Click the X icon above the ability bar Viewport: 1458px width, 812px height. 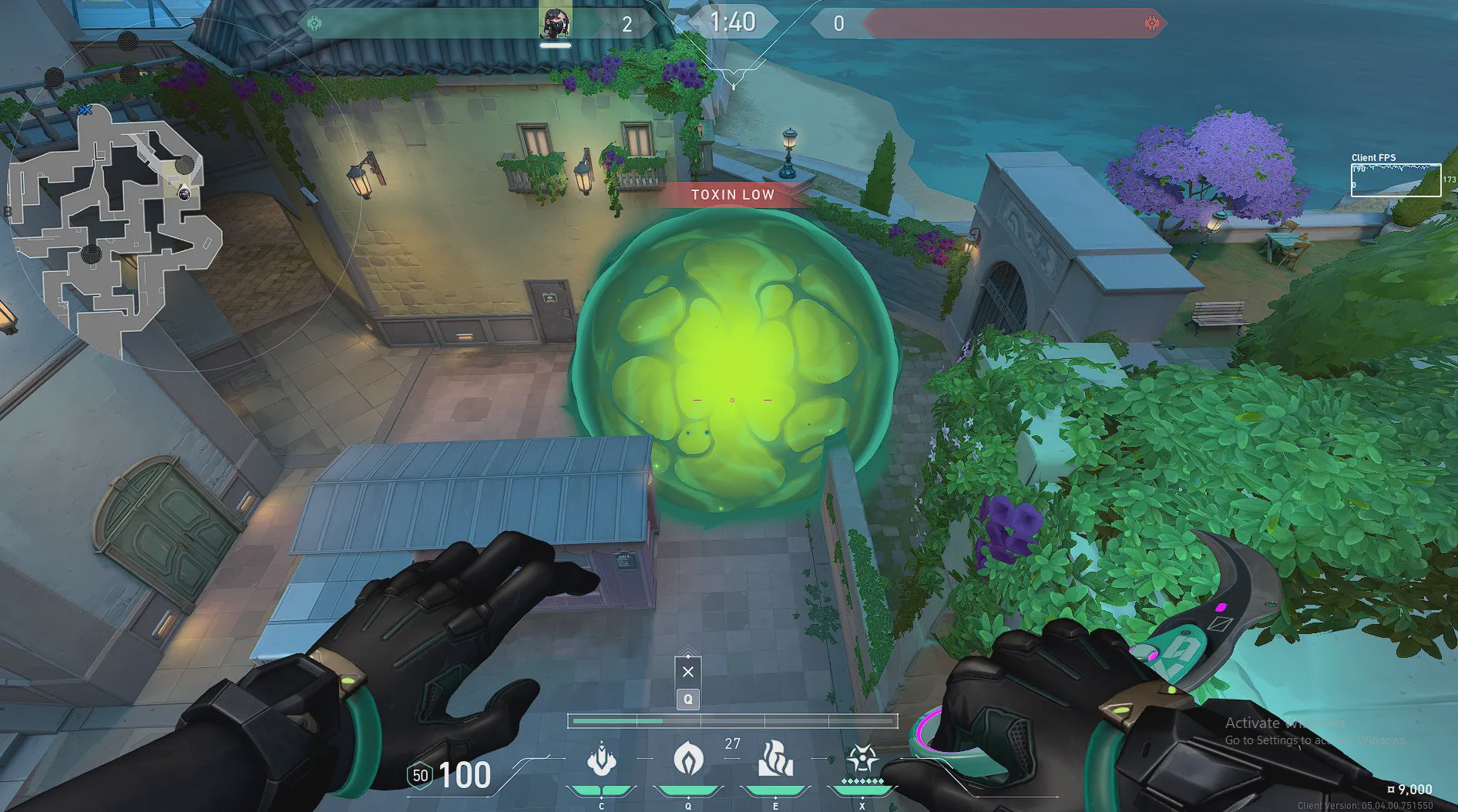(688, 671)
